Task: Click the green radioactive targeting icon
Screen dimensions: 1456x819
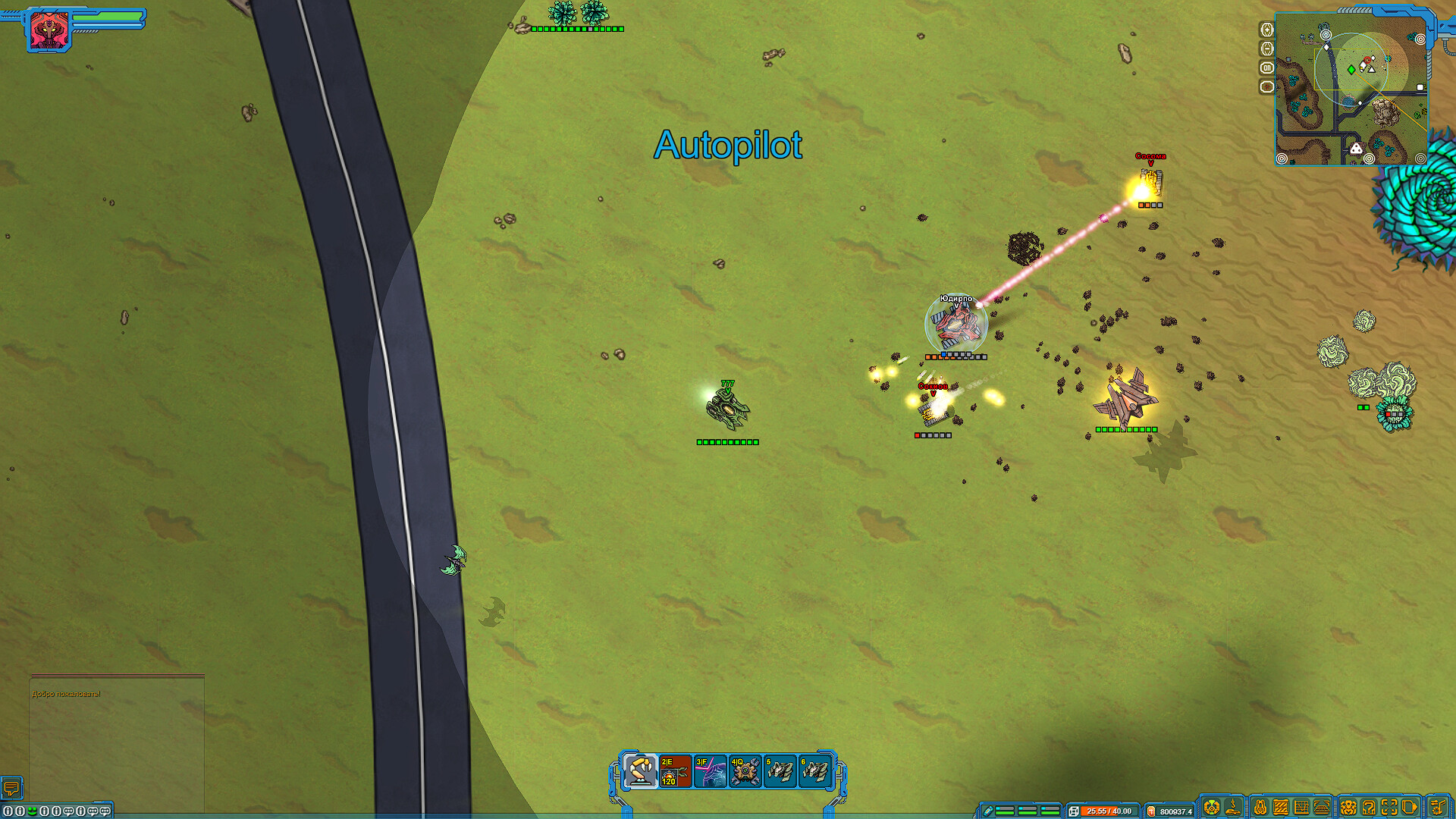Action: coord(1212,806)
